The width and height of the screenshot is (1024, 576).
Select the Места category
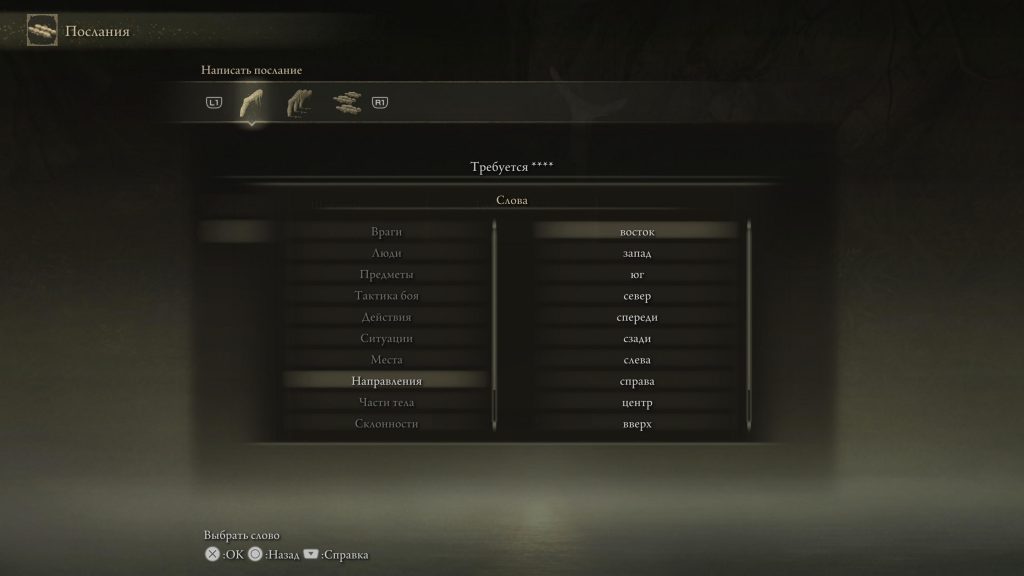[x=386, y=360]
